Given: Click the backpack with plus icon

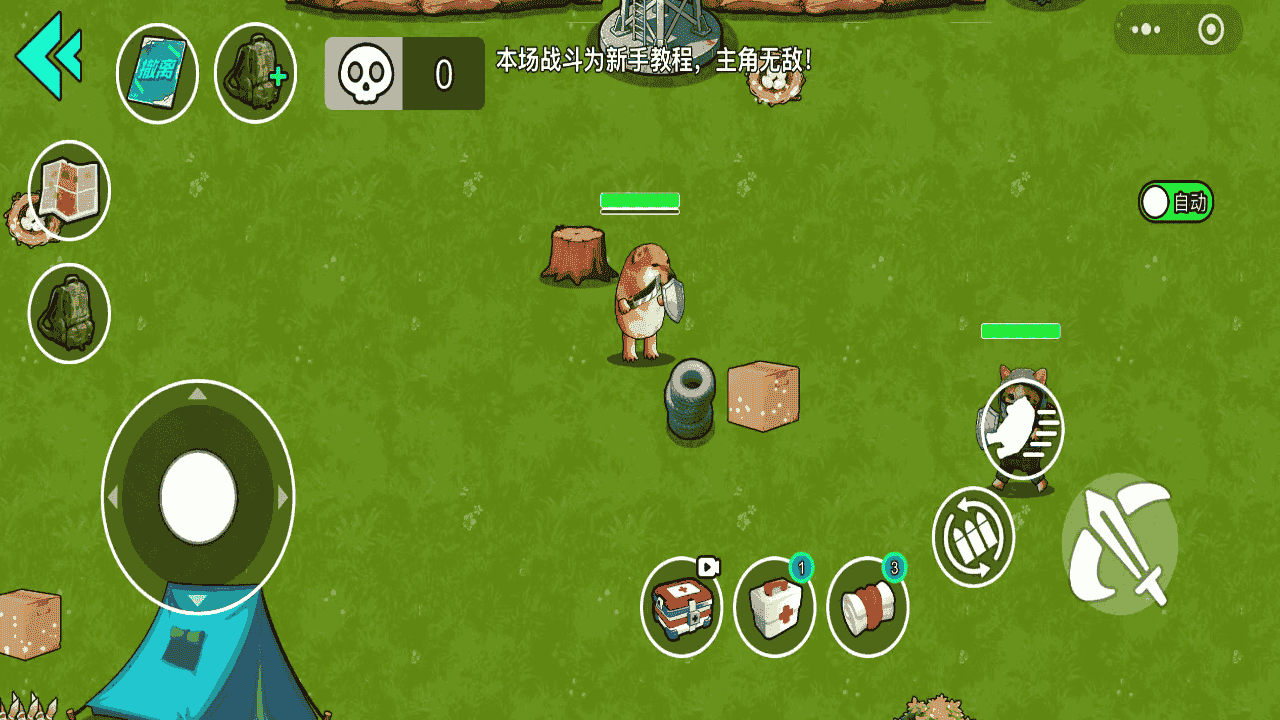Looking at the screenshot, I should (255, 73).
